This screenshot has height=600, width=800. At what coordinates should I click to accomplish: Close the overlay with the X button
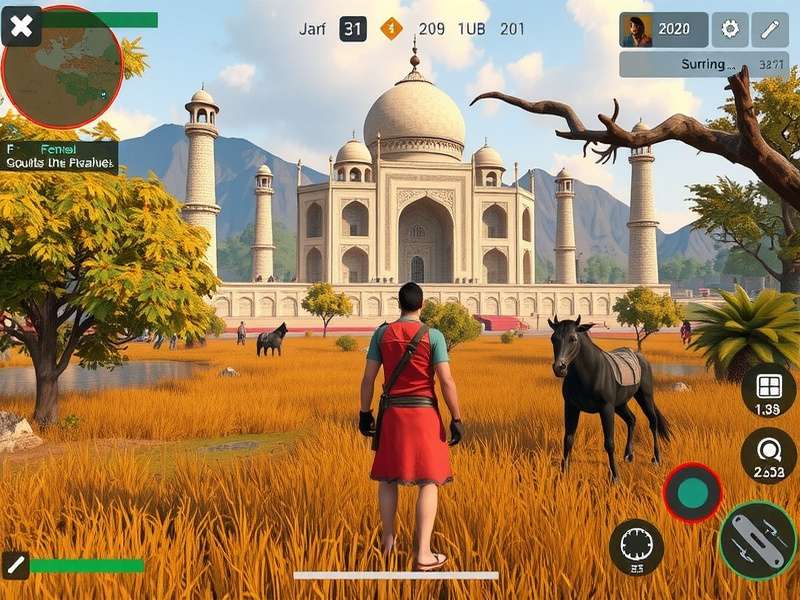click(x=21, y=27)
